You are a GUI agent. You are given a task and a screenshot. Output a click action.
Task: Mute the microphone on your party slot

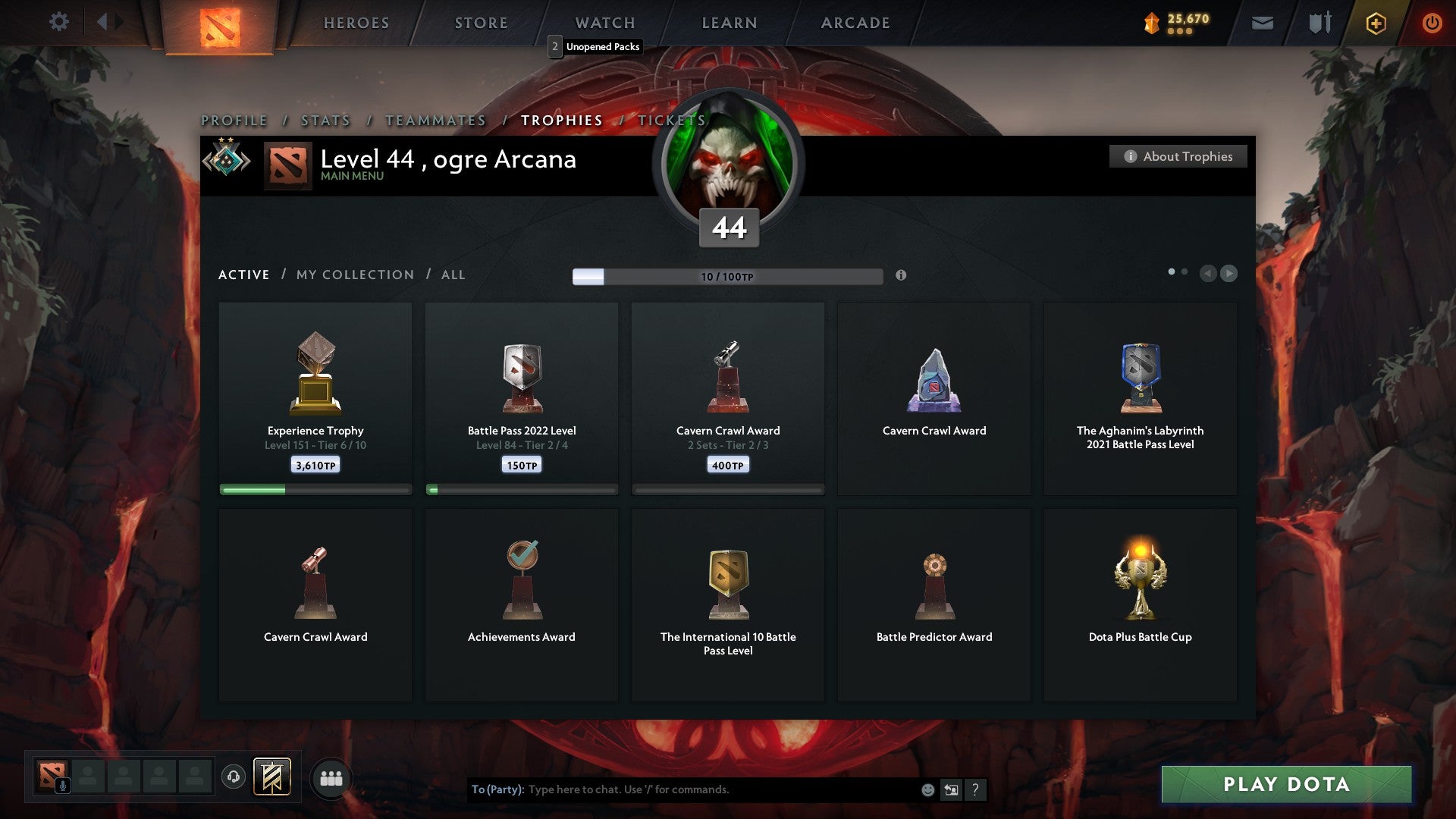pos(62,784)
